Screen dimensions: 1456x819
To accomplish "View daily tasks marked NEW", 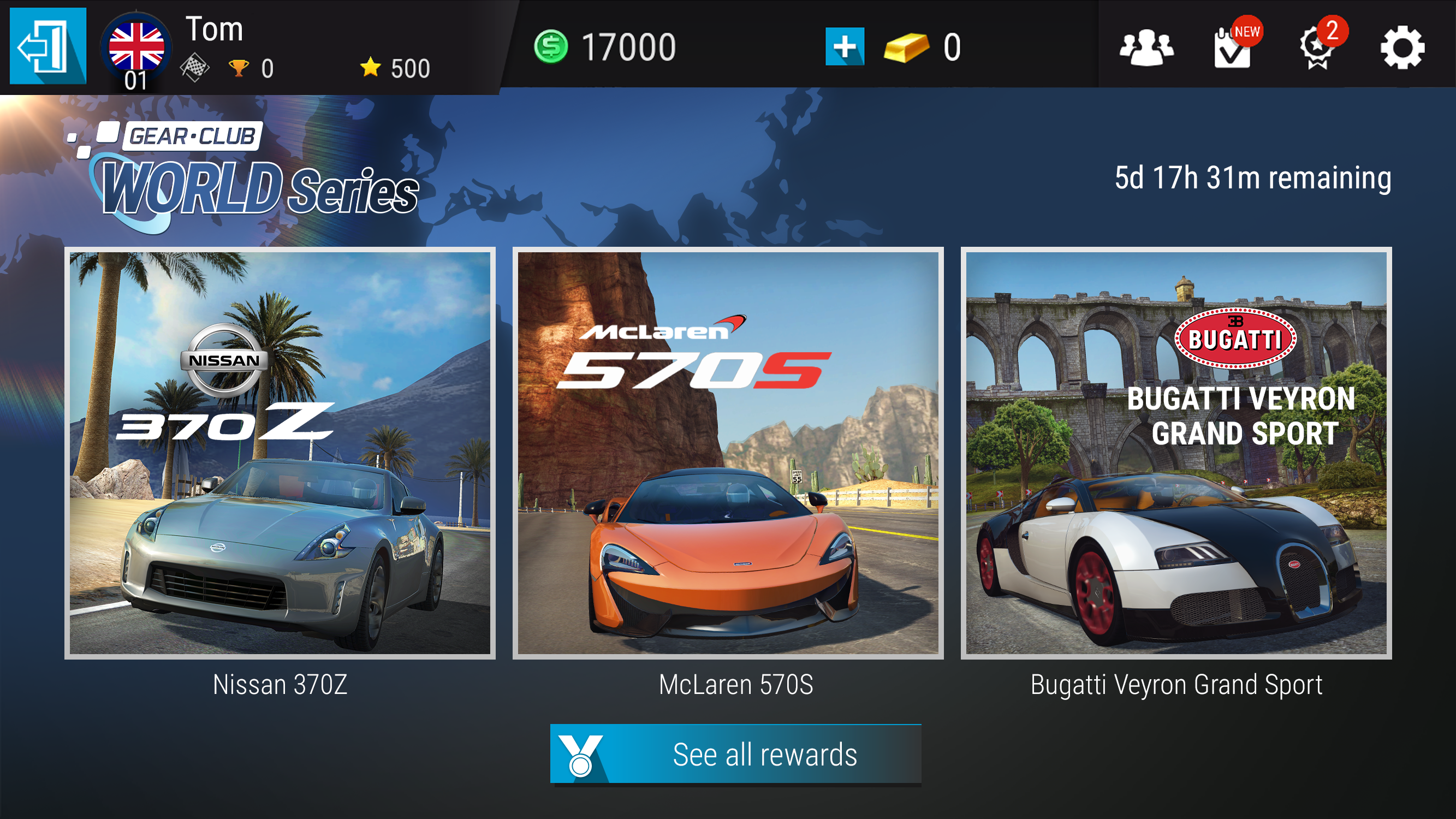I will (x=1233, y=49).
